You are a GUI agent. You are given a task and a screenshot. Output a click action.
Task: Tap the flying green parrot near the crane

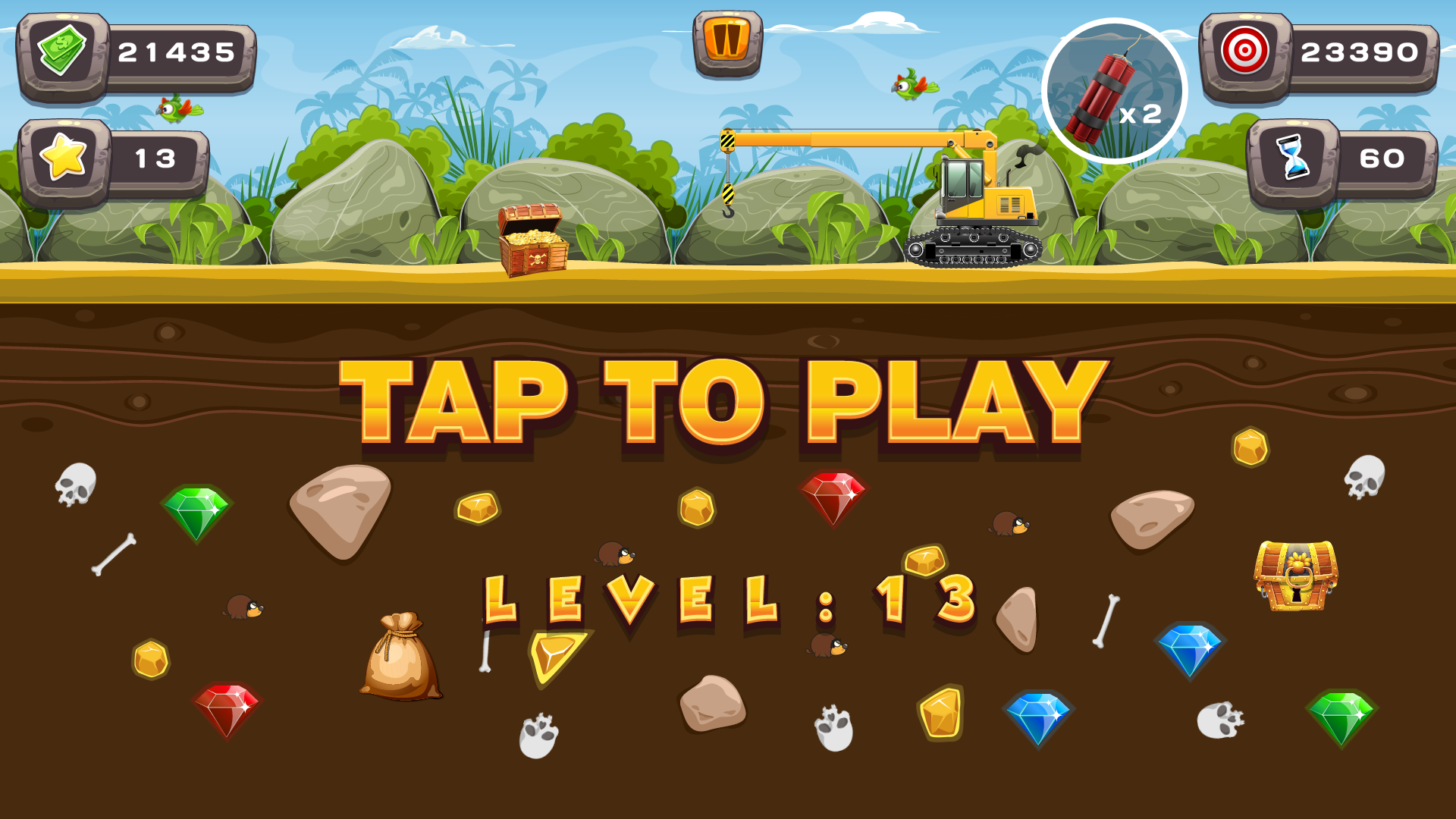pos(907,89)
